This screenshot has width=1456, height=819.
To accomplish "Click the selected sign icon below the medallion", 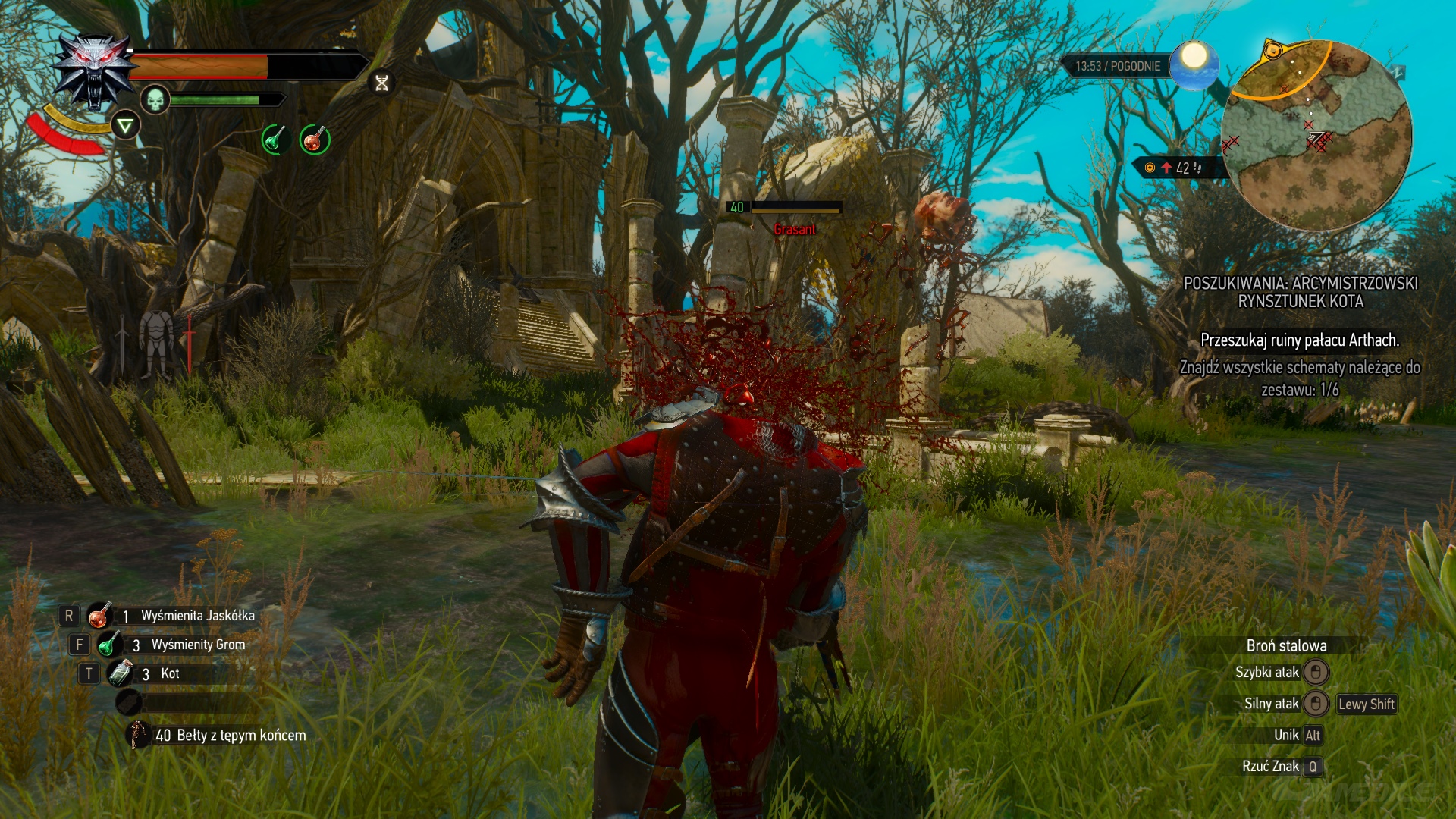I will (125, 125).
